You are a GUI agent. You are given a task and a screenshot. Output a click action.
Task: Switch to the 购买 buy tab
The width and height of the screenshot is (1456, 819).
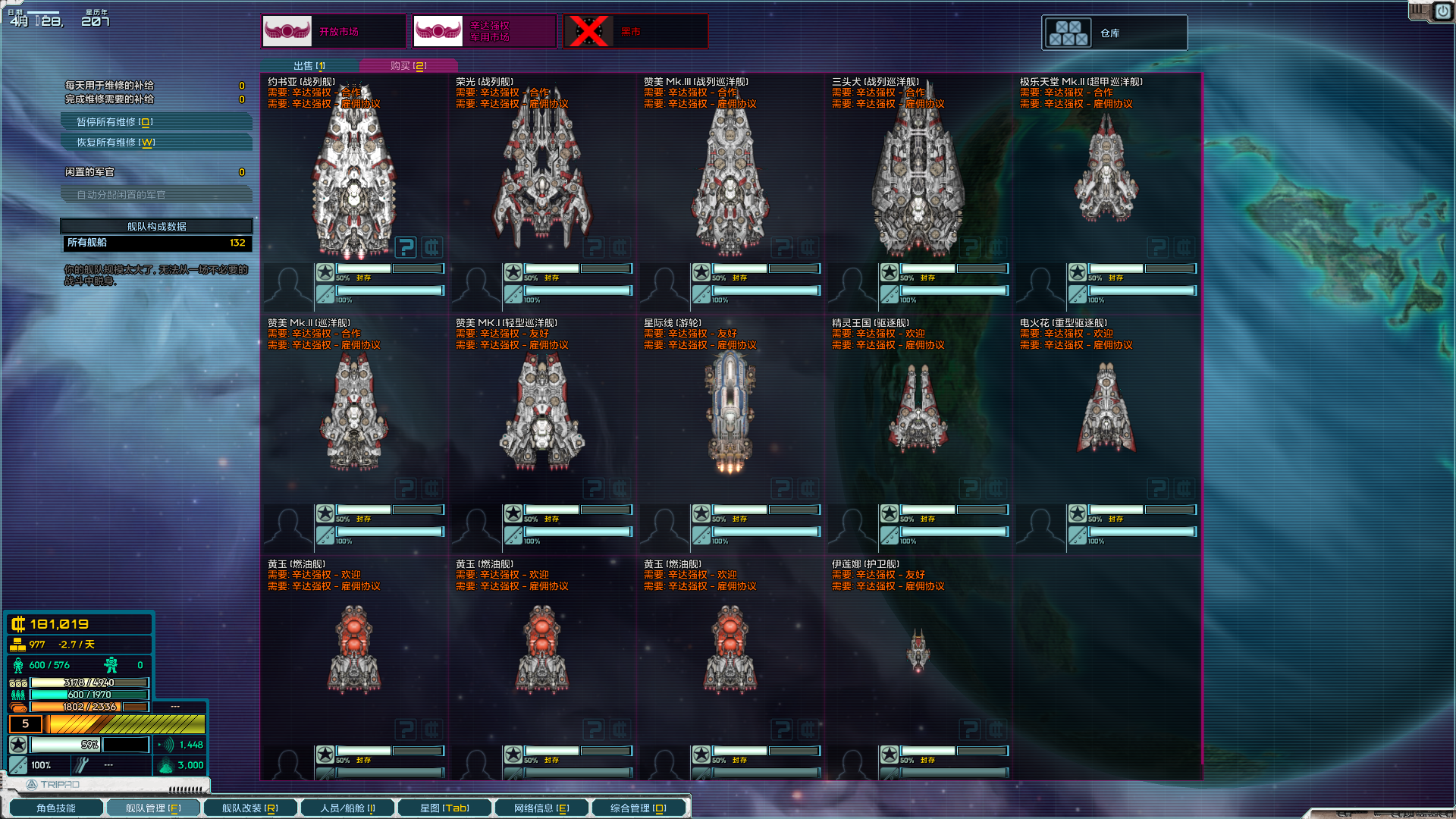[x=408, y=66]
